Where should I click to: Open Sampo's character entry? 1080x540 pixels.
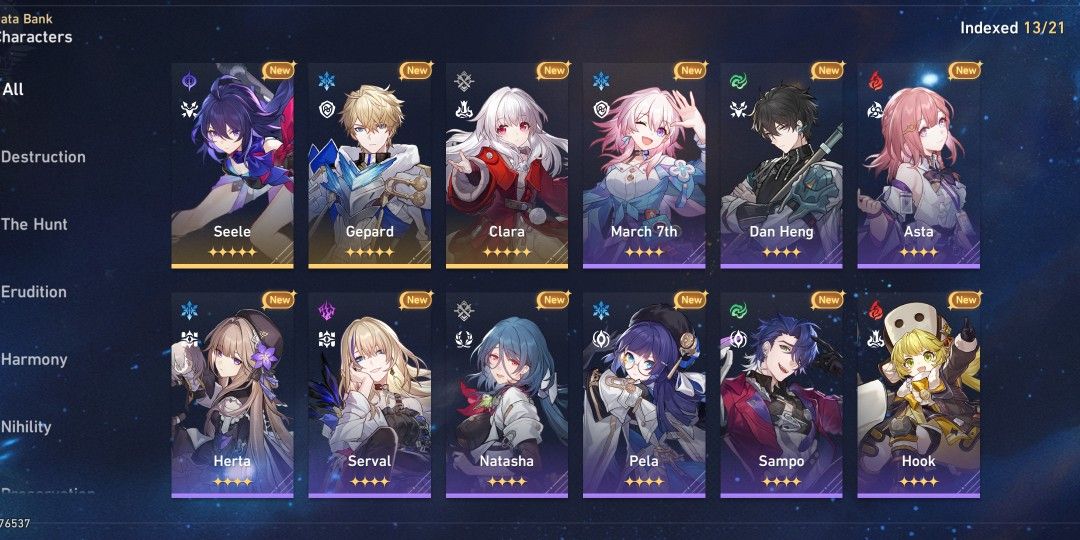click(x=781, y=395)
